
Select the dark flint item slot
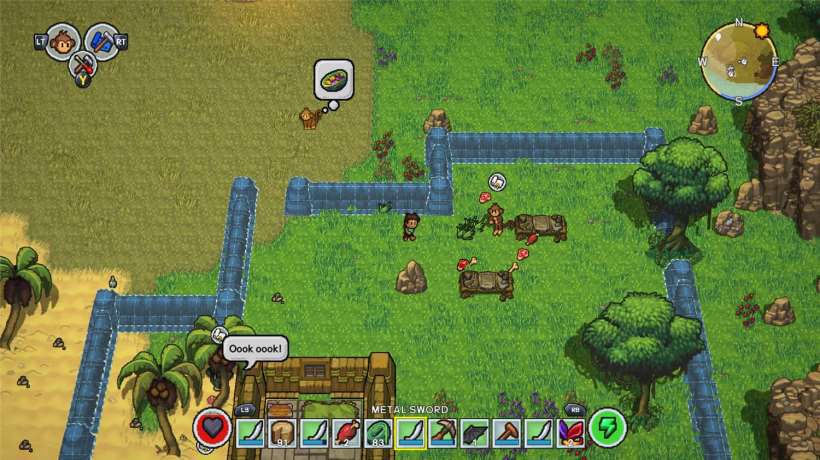tap(475, 431)
